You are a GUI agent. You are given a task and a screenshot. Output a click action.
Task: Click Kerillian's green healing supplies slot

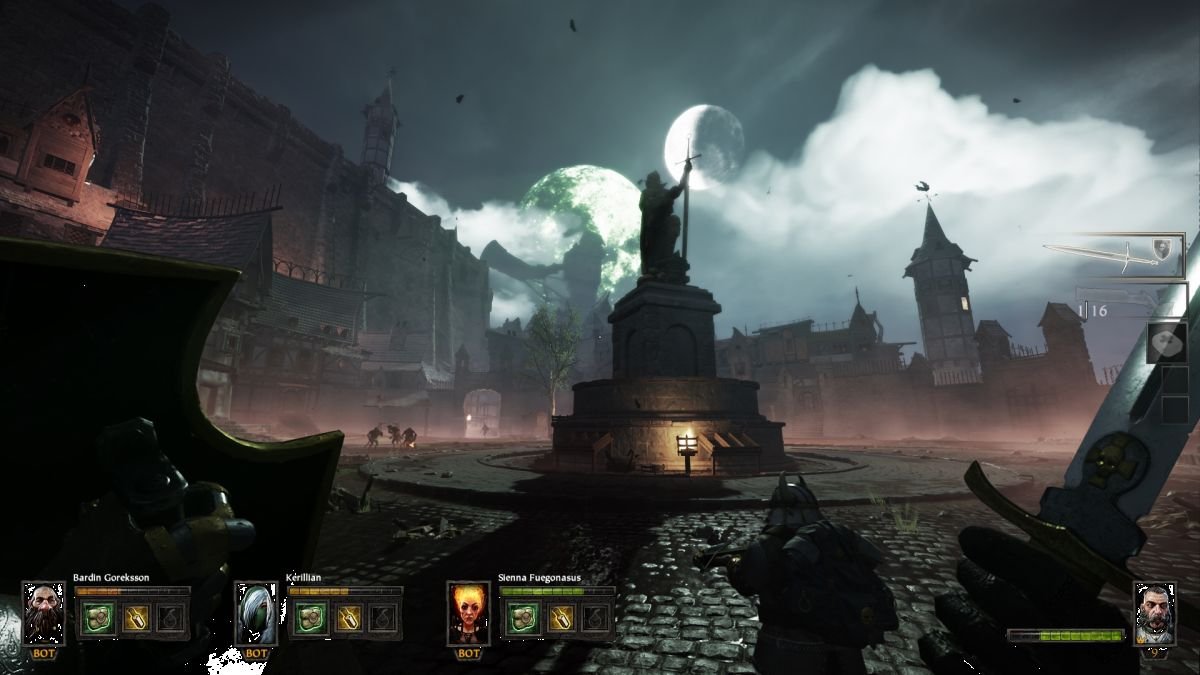[308, 617]
